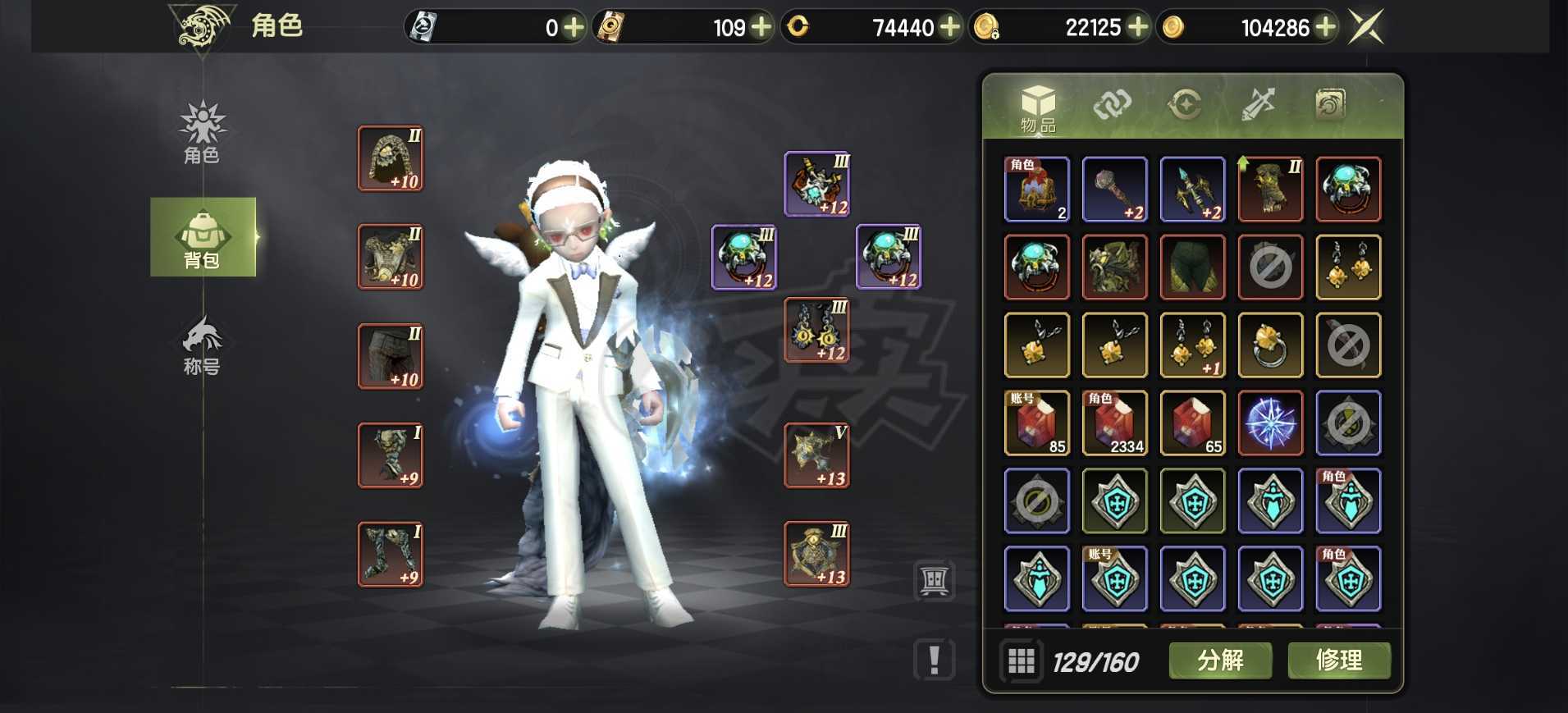Choose the equipped +12 earrings slot
This screenshot has width=1568, height=713.
coord(816,331)
